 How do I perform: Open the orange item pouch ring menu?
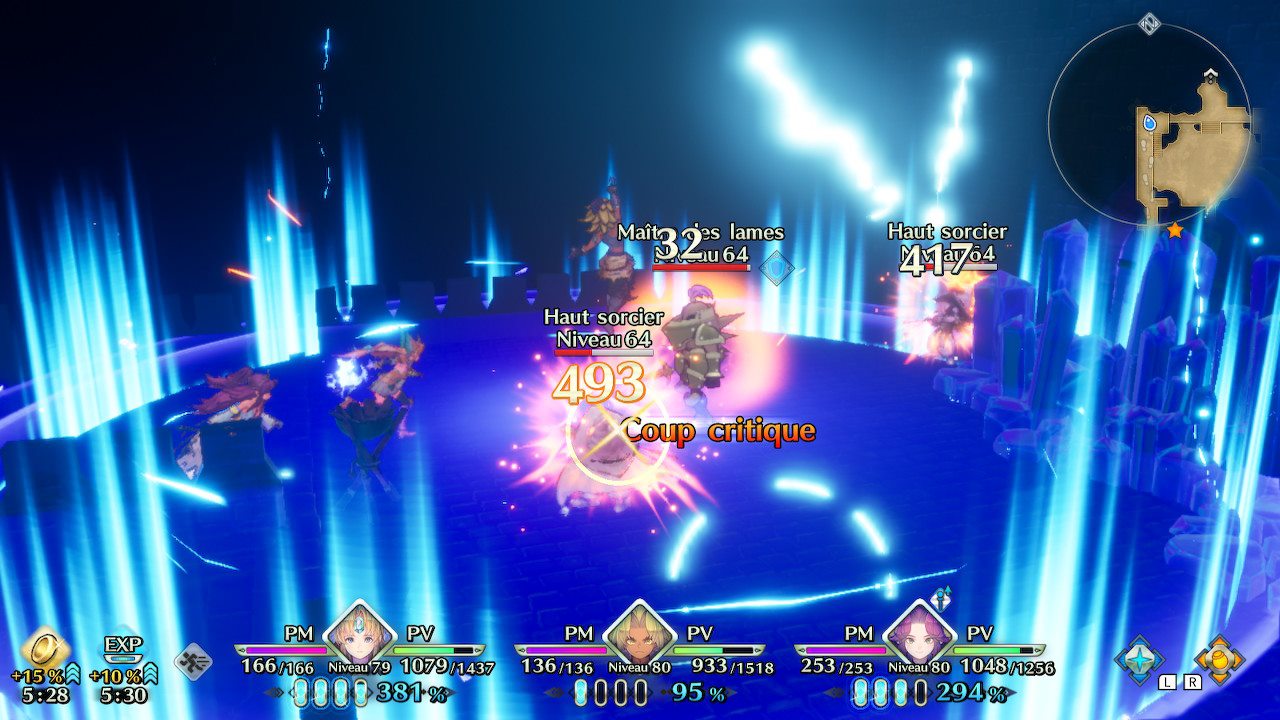point(1218,659)
